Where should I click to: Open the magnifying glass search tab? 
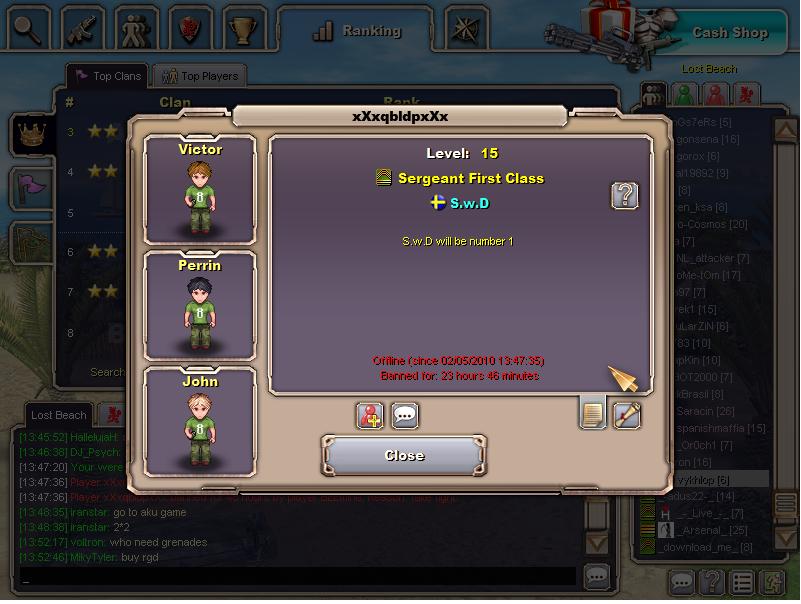click(x=27, y=28)
